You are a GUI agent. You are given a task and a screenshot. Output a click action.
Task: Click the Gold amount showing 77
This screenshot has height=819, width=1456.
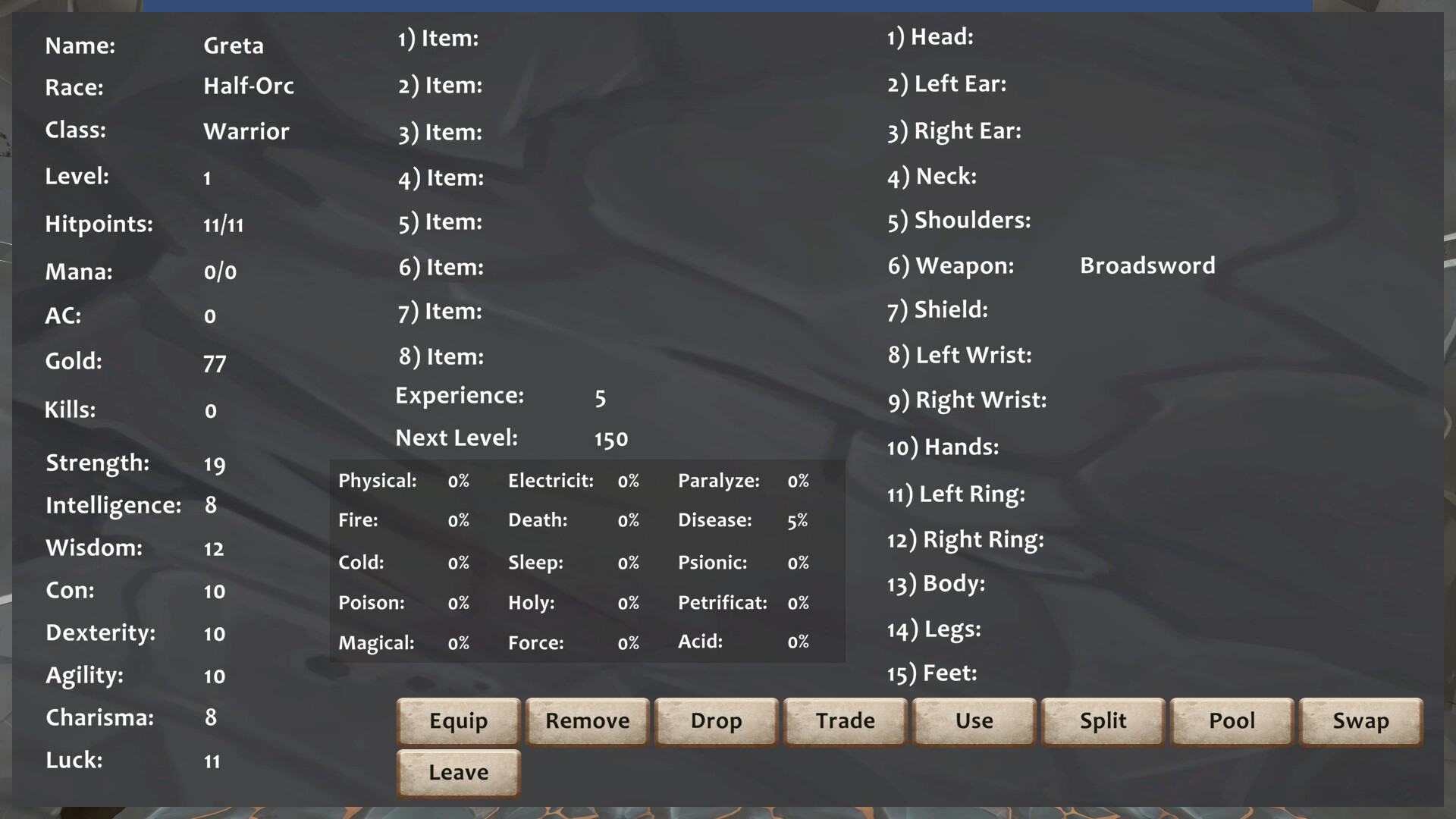click(x=215, y=362)
